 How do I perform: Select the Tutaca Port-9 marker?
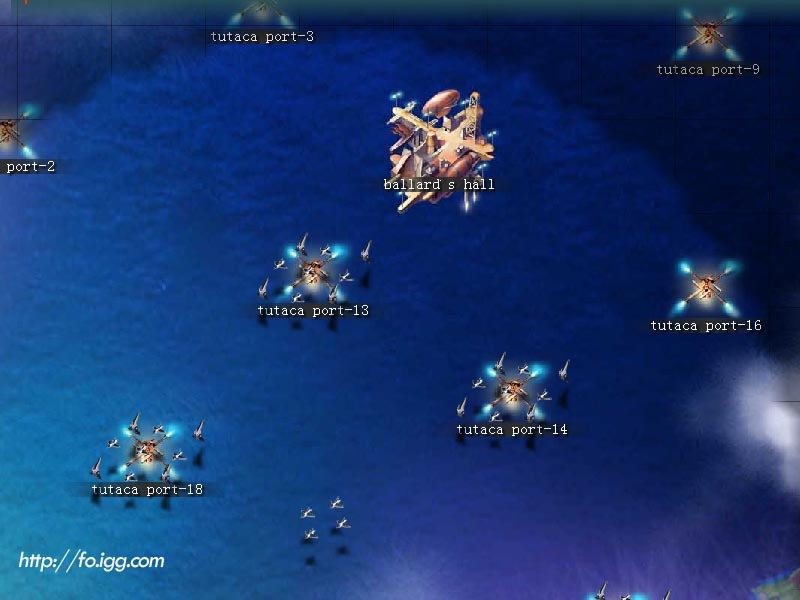pyautogui.click(x=709, y=35)
